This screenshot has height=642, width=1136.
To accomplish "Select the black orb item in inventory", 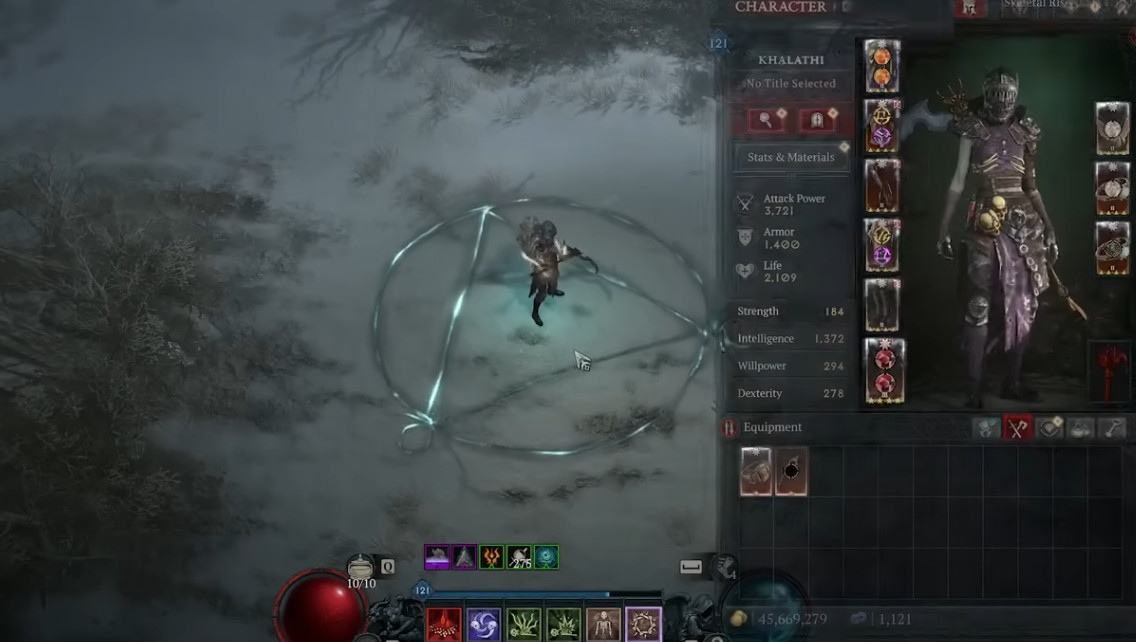I will 791,471.
